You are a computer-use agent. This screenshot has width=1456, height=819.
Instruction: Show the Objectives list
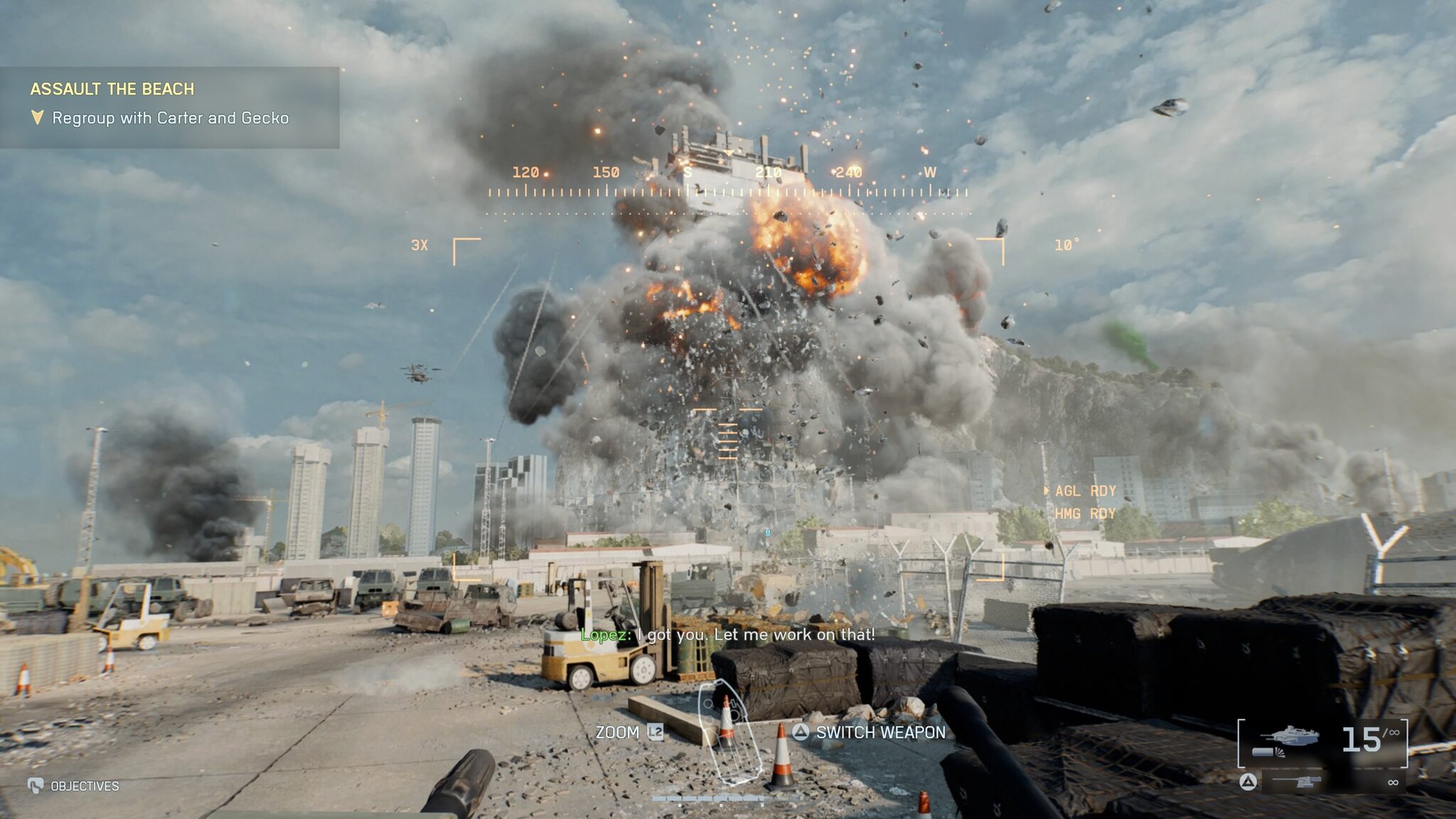coord(84,786)
